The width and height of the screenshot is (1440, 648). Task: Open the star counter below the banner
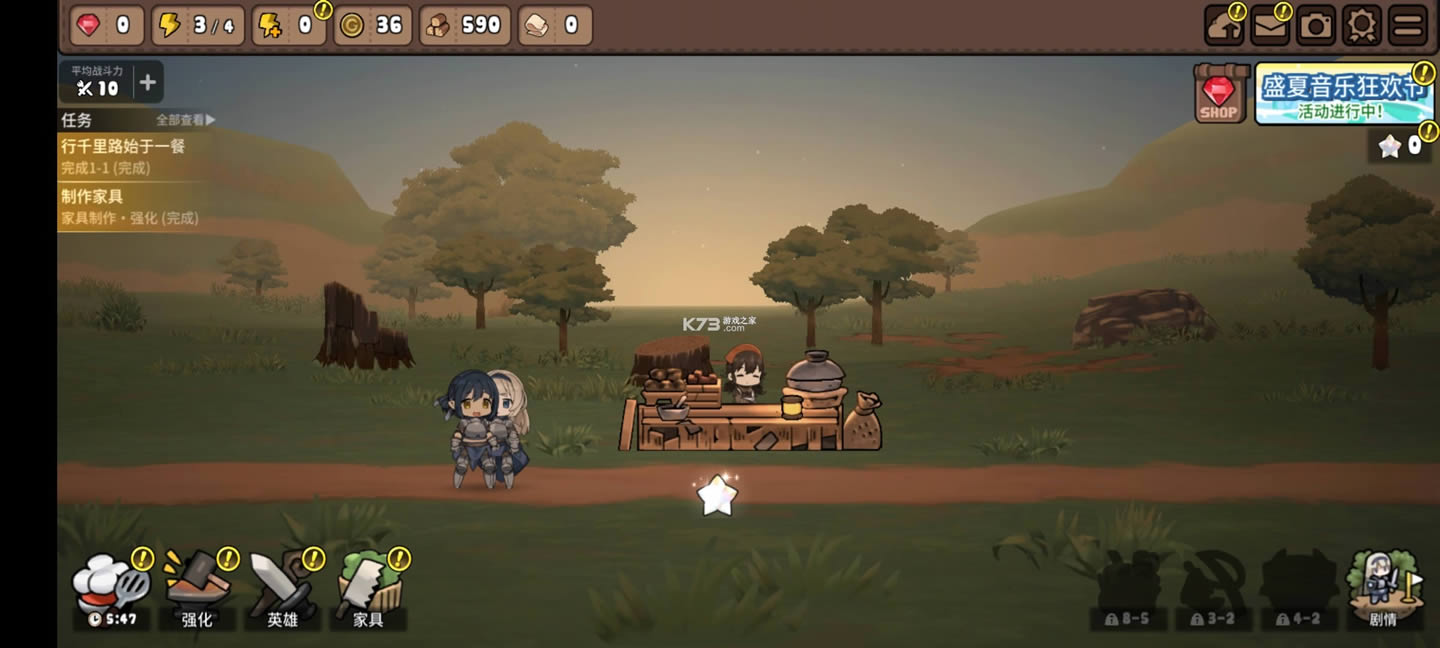[x=1400, y=146]
